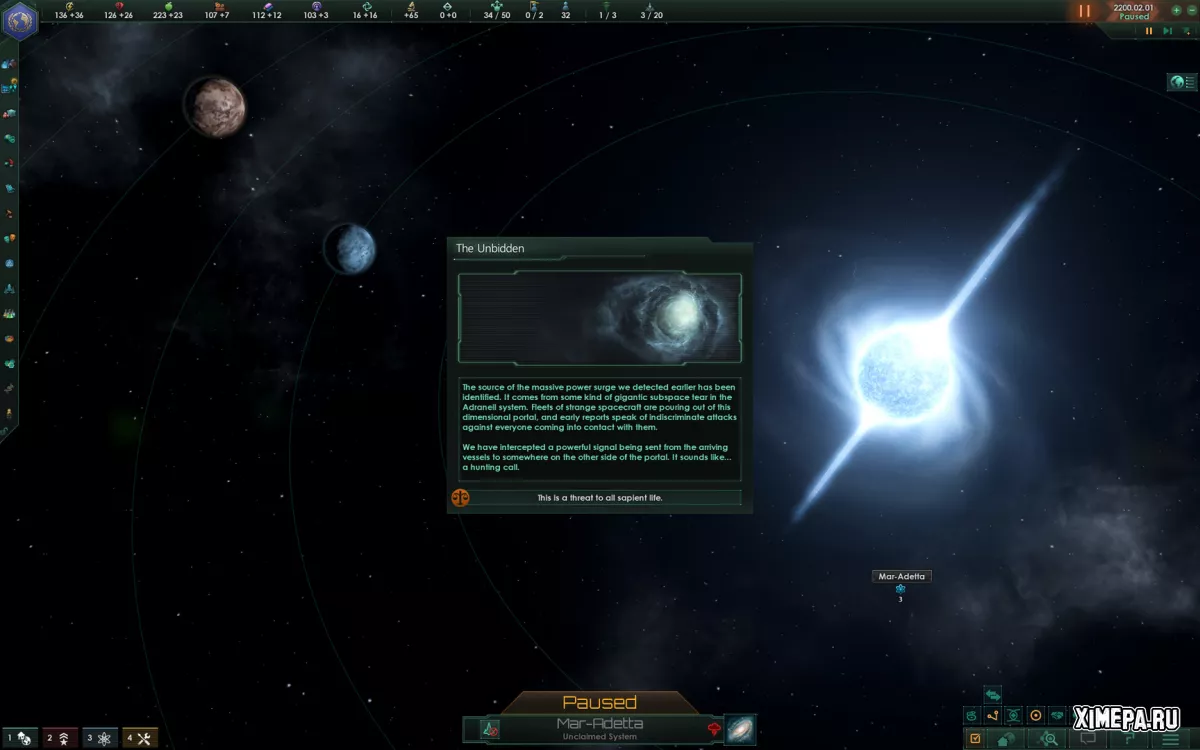The width and height of the screenshot is (1200, 750).
Task: Open the planet outliner toggle
Action: (x=1182, y=82)
